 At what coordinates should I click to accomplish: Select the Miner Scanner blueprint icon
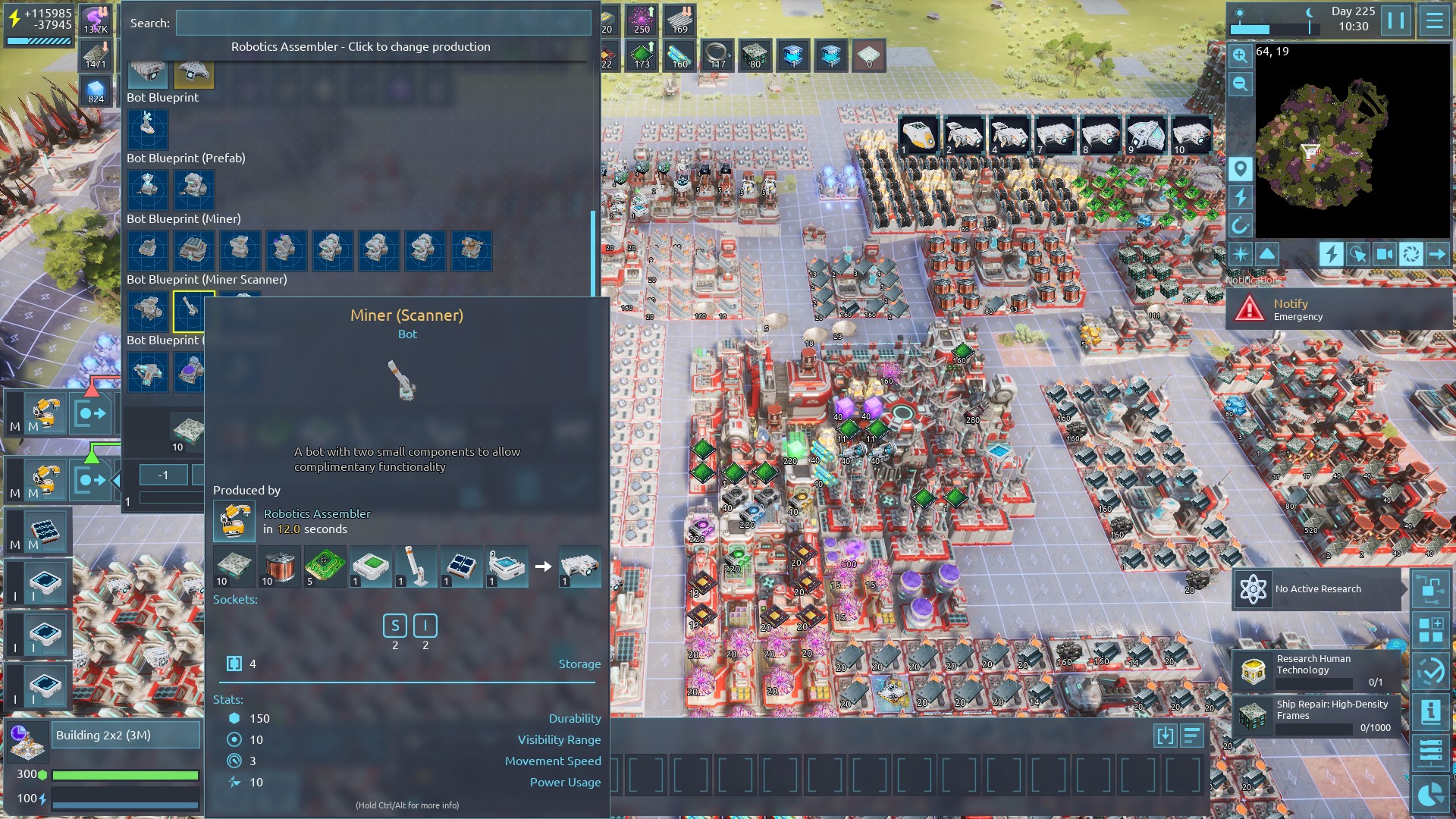click(x=189, y=310)
